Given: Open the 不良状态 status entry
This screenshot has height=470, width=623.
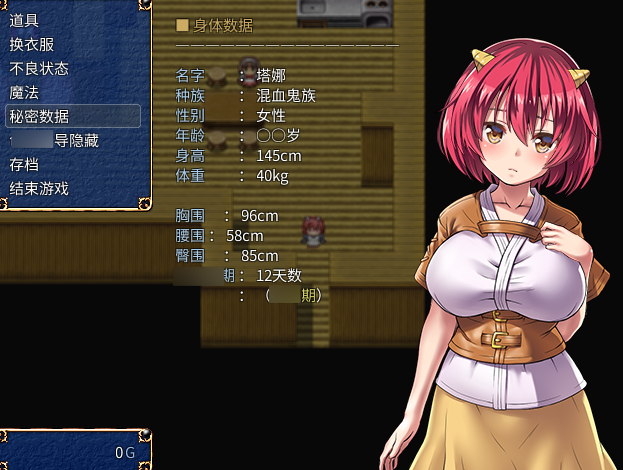Looking at the screenshot, I should tap(39, 68).
